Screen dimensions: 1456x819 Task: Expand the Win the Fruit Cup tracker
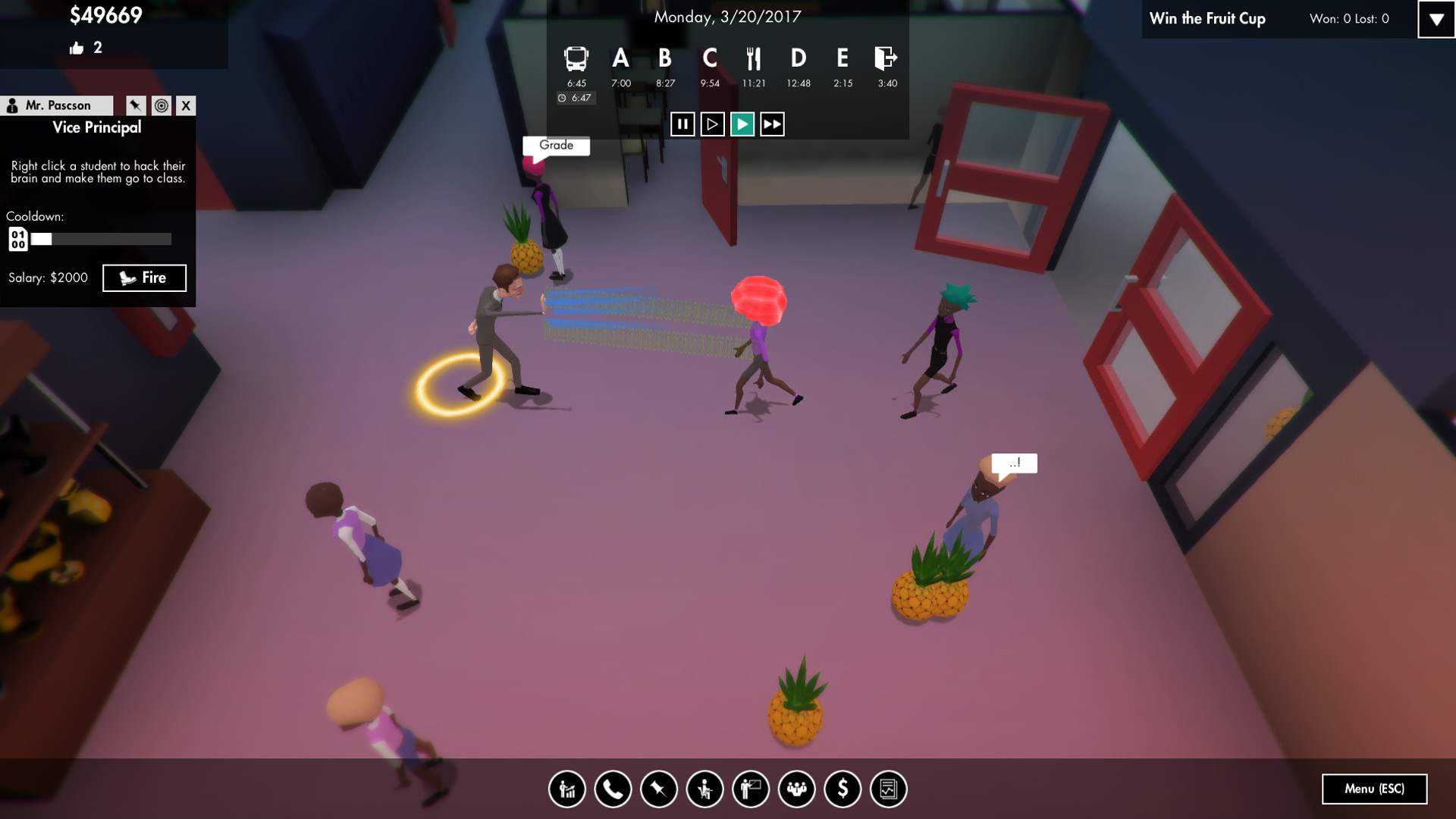tap(1436, 20)
